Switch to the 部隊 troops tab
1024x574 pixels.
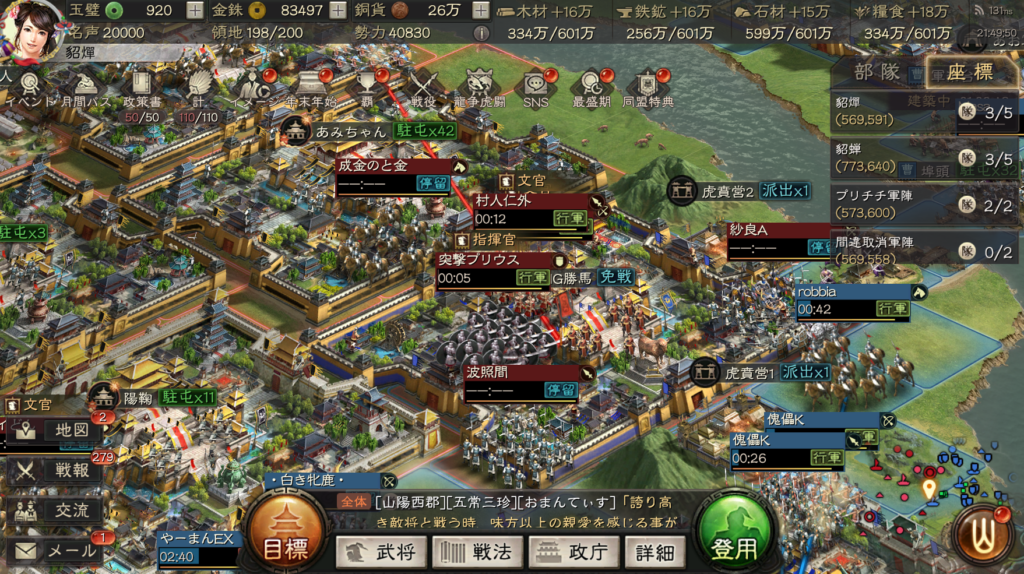877,72
